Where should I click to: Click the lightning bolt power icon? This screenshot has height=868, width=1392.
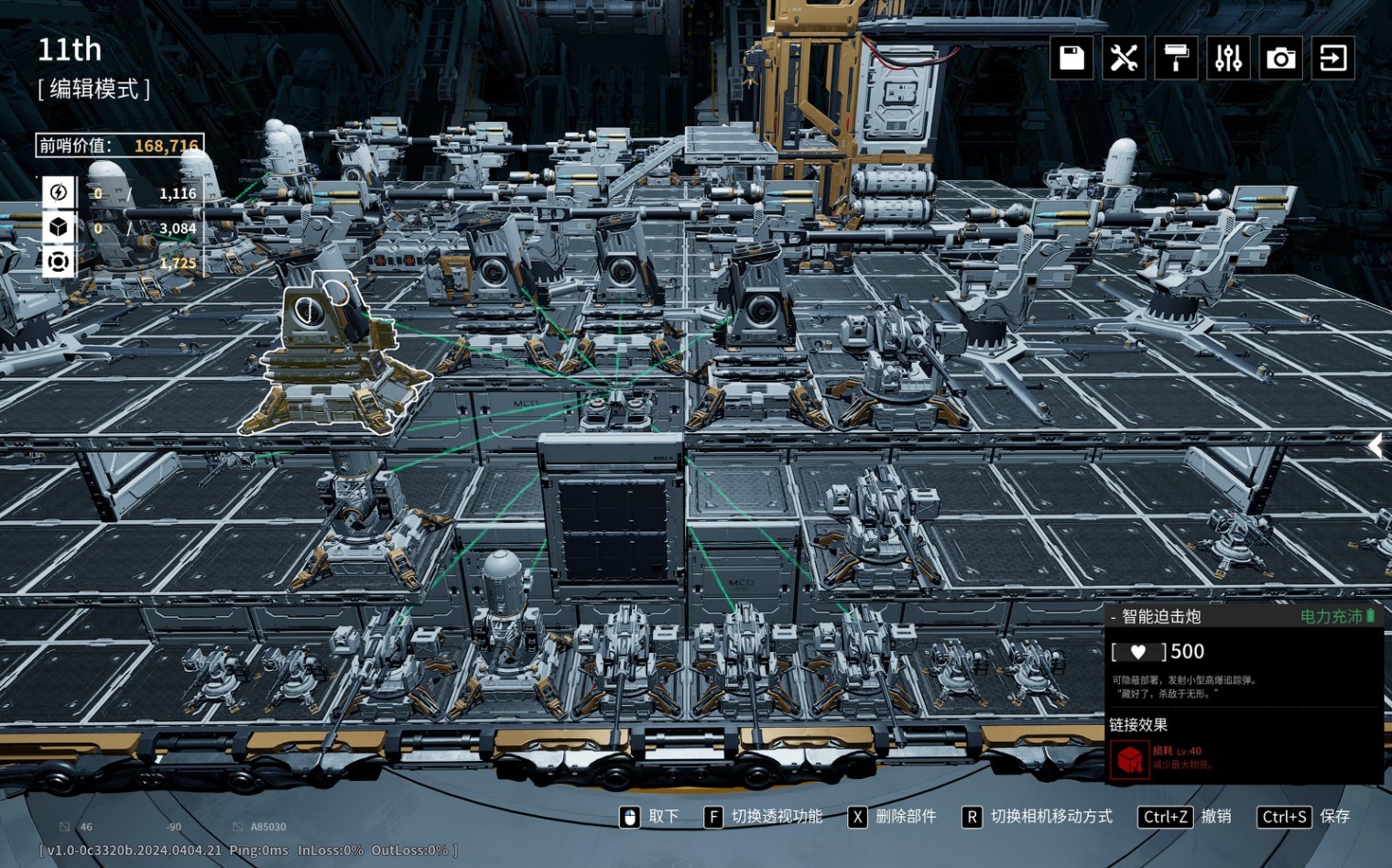[x=59, y=192]
